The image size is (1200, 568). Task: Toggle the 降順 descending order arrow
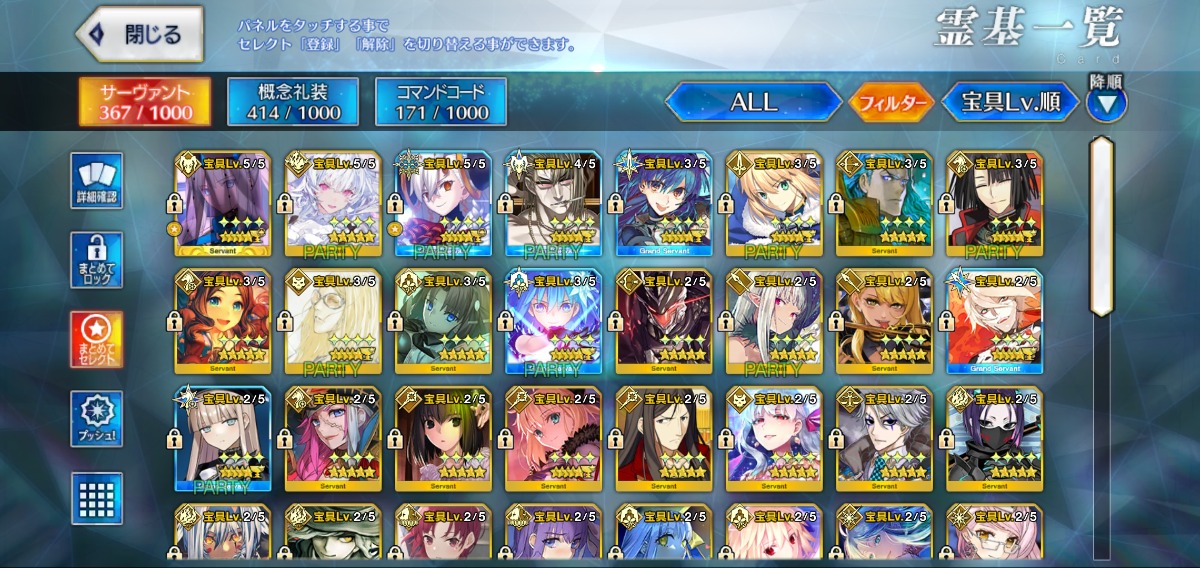tap(1107, 102)
